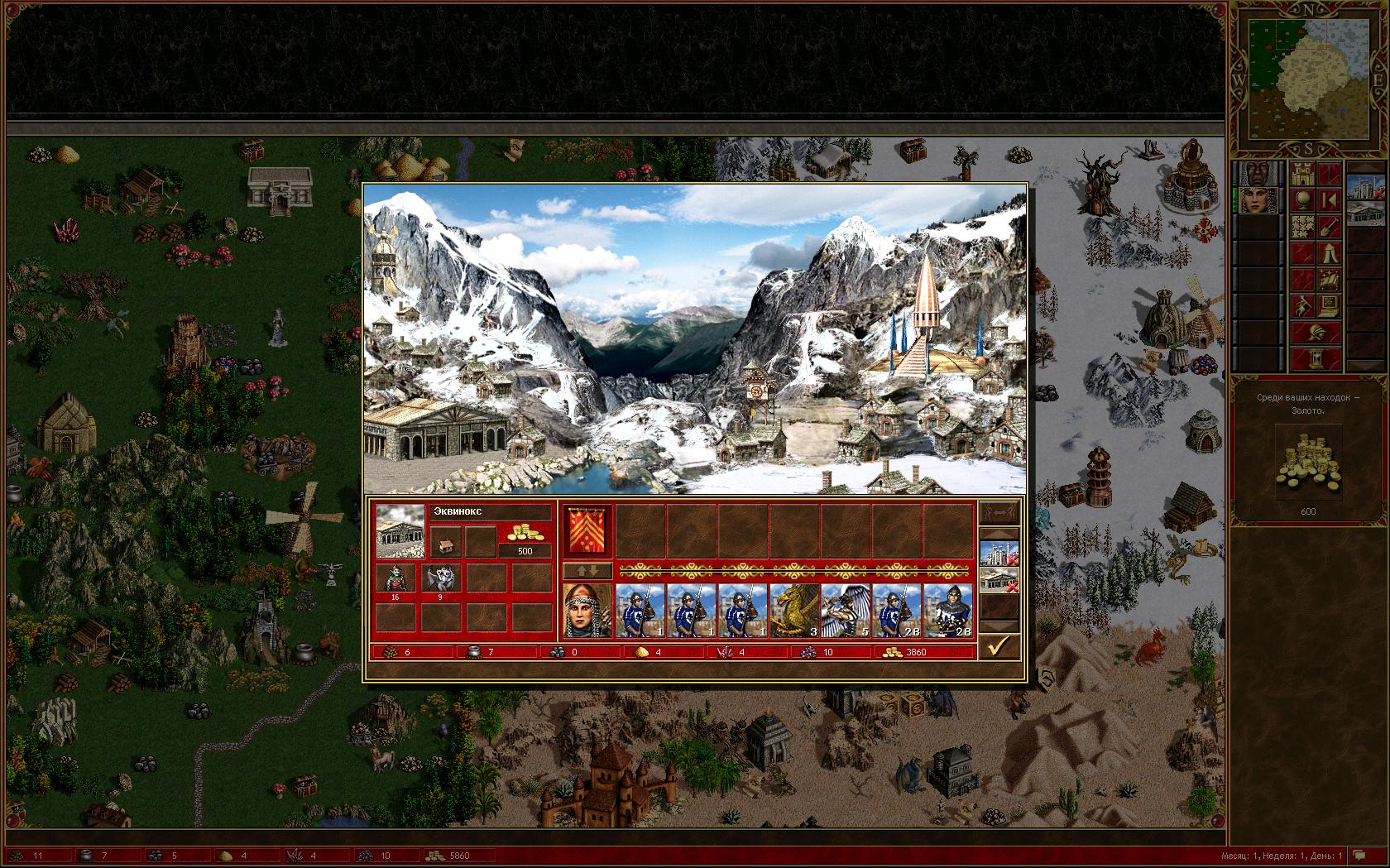Dig with the shovel button
This screenshot has width=1390, height=868.
(x=1328, y=227)
